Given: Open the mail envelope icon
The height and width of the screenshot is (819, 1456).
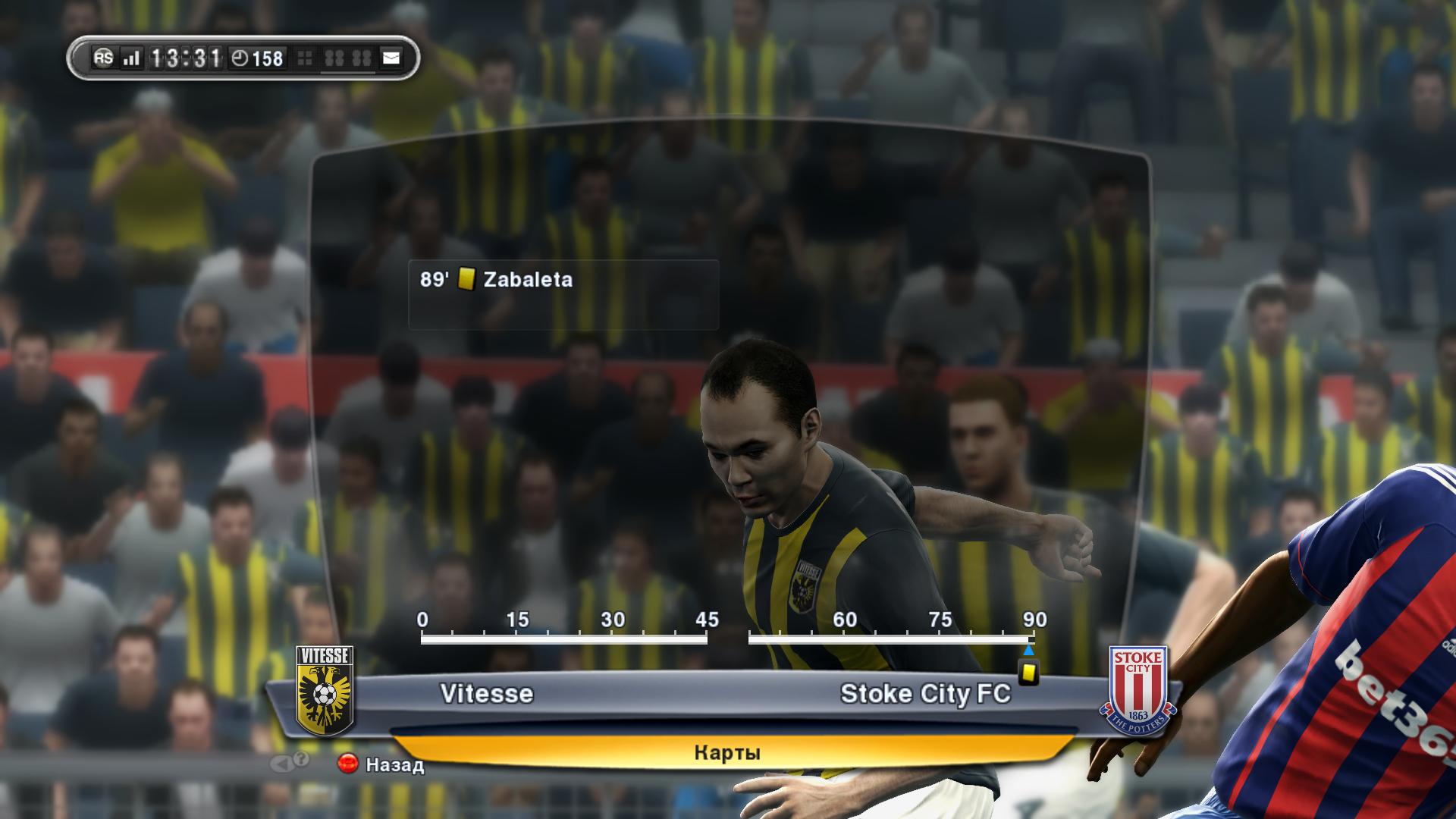Looking at the screenshot, I should (x=391, y=58).
